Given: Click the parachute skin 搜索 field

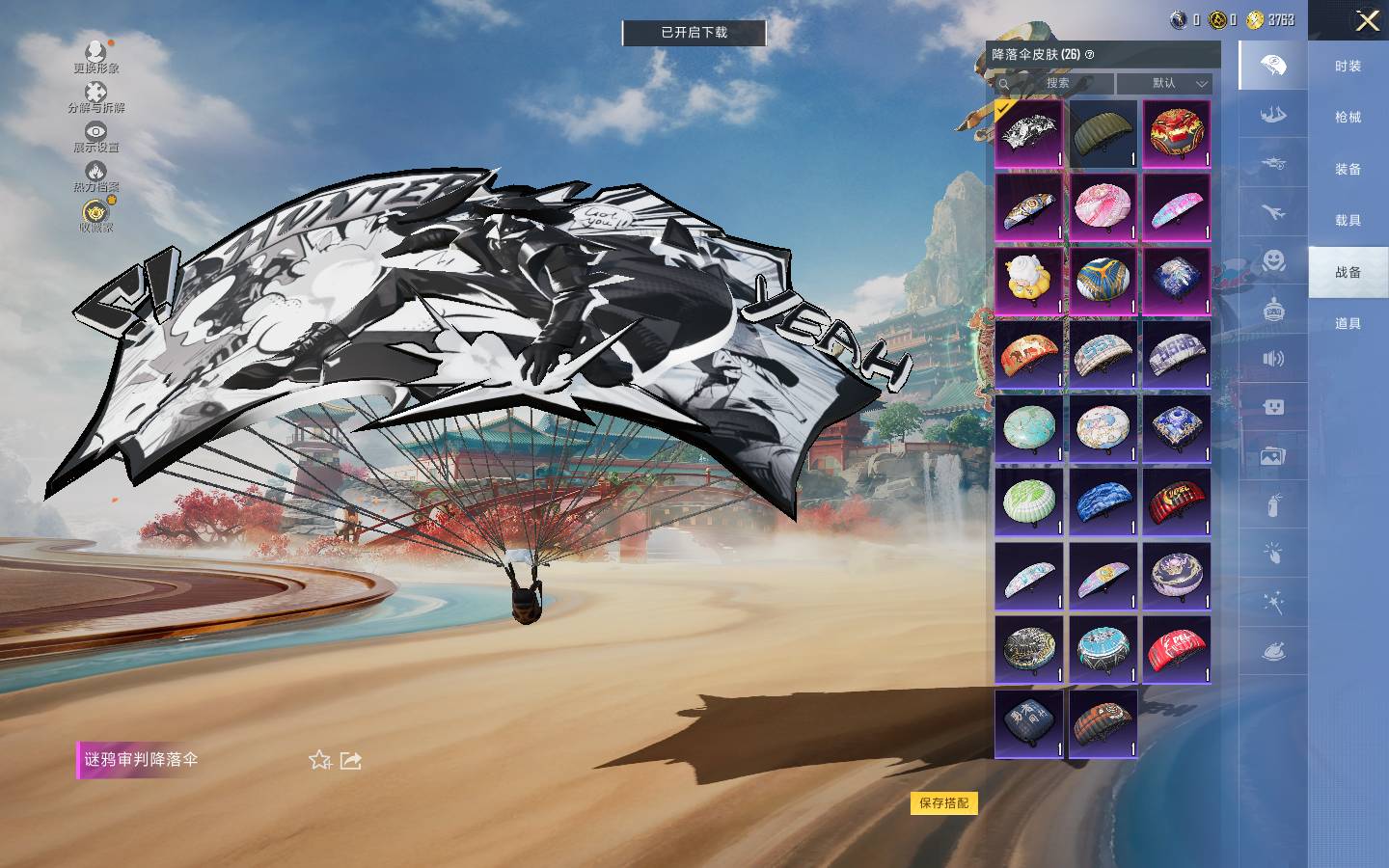Looking at the screenshot, I should 1055,83.
